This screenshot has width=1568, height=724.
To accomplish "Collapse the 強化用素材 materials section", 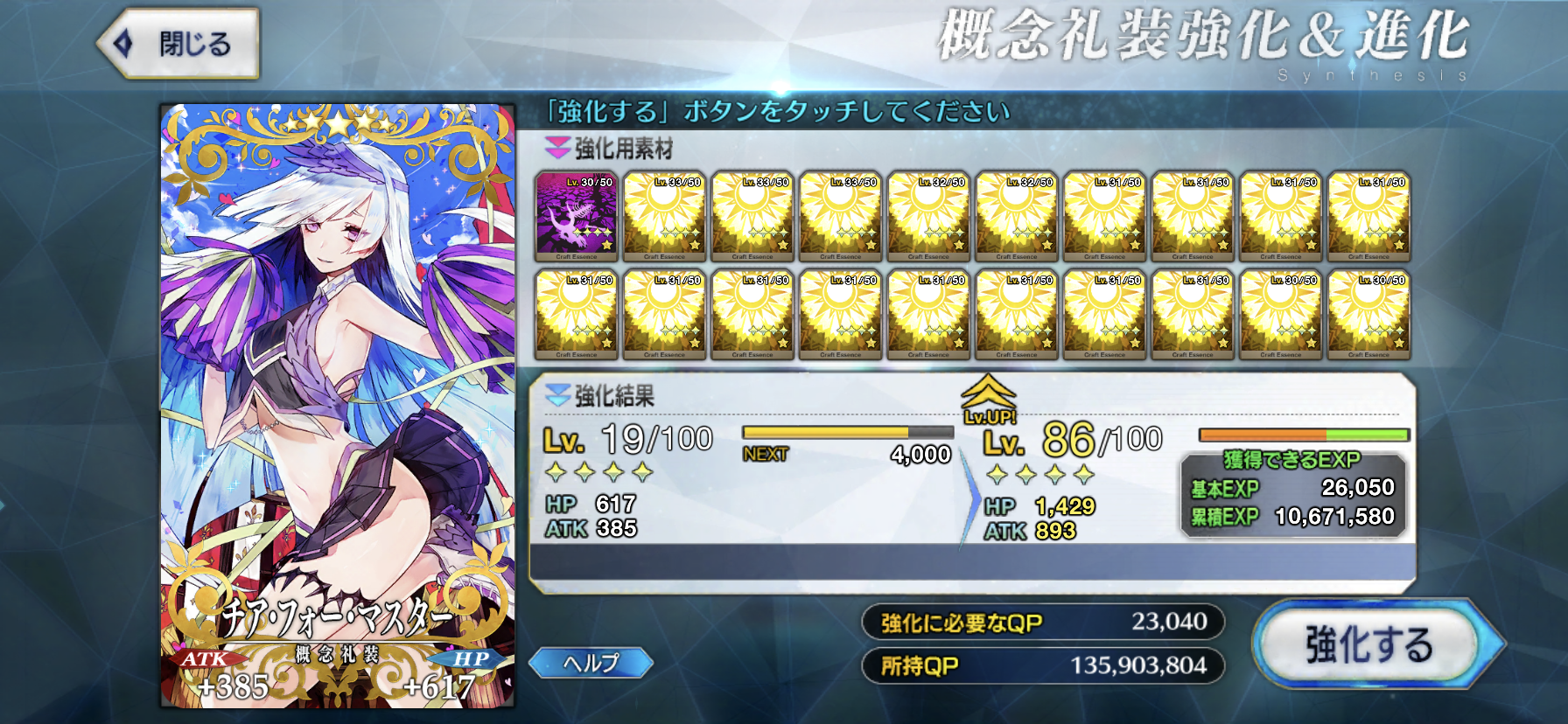I will coord(556,146).
